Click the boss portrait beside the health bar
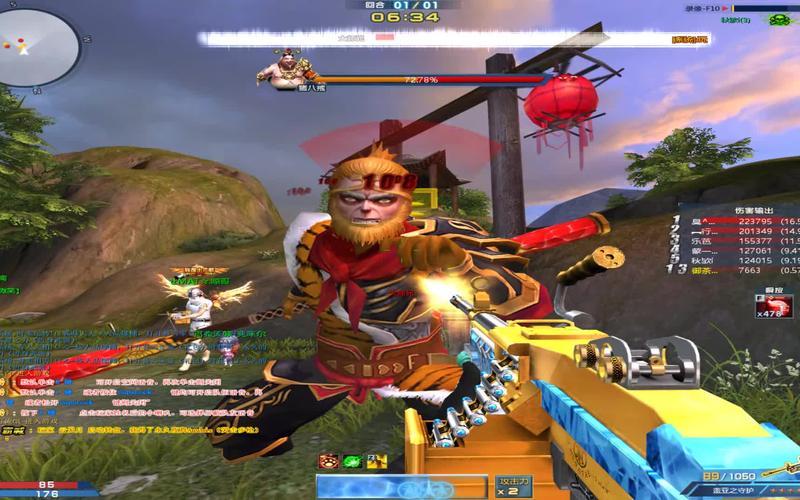The image size is (800, 500). pos(278,71)
